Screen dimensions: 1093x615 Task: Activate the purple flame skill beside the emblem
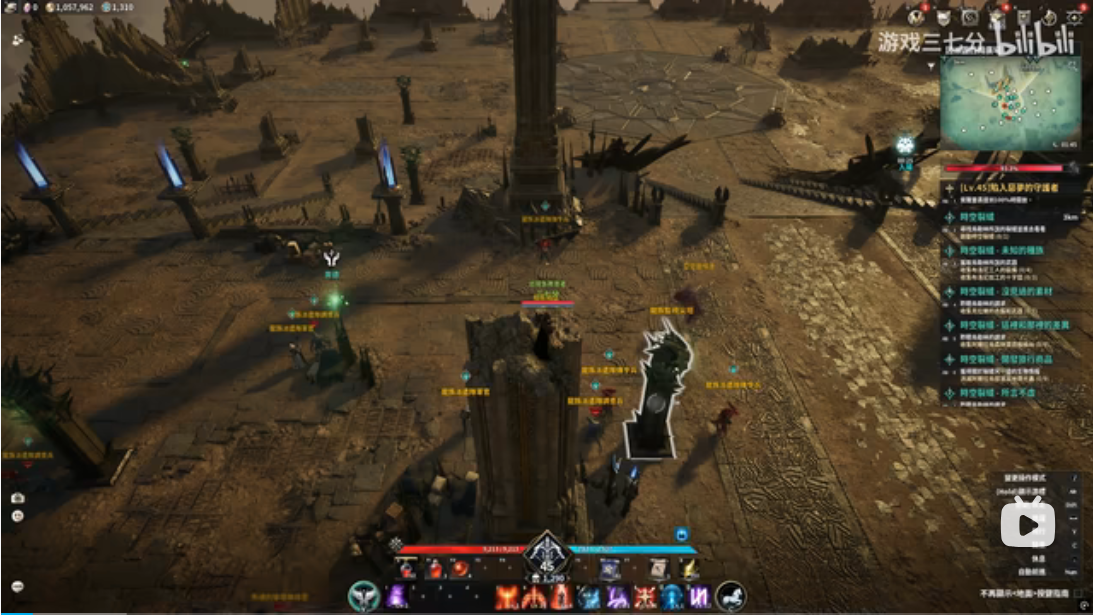397,597
